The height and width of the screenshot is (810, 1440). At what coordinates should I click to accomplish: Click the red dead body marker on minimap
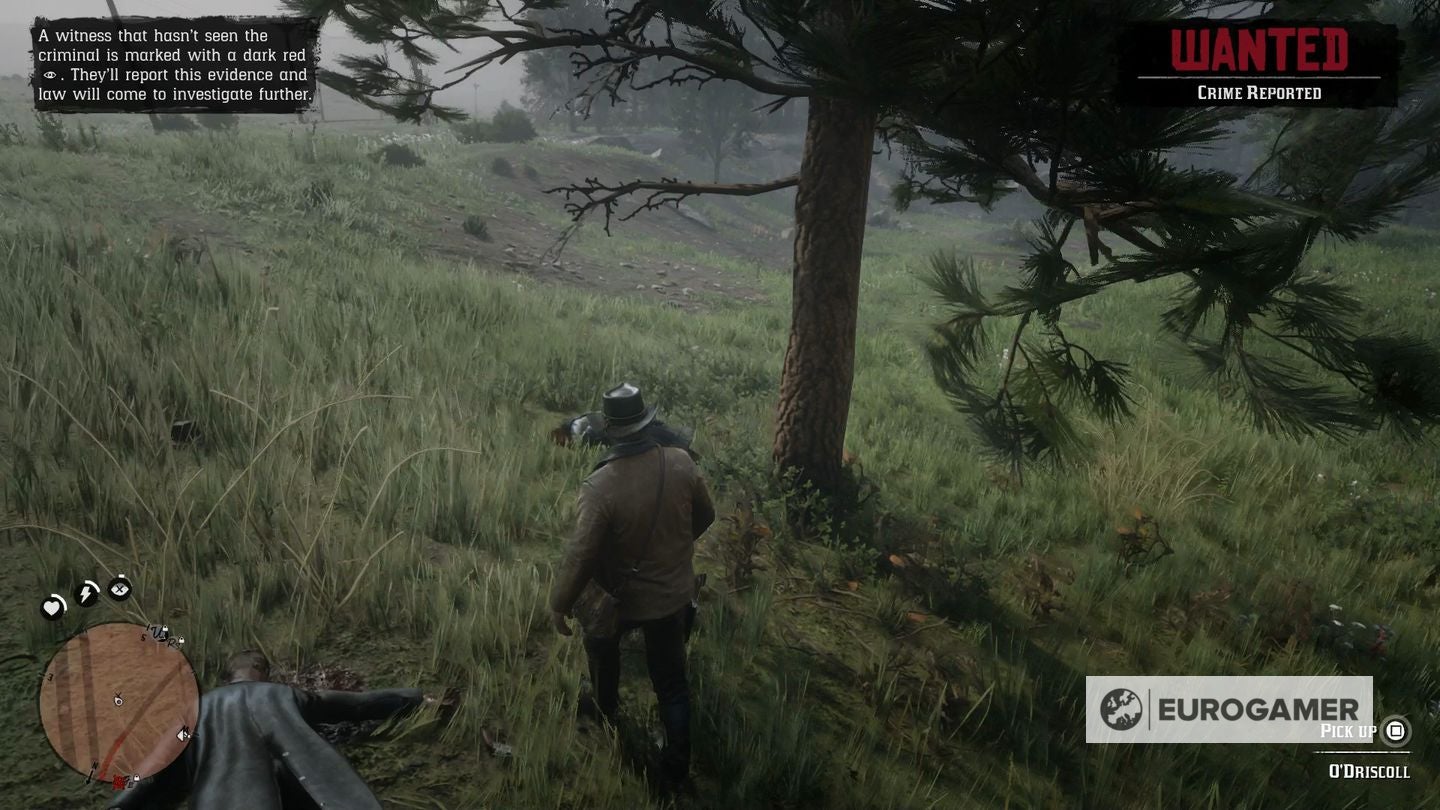(x=119, y=781)
